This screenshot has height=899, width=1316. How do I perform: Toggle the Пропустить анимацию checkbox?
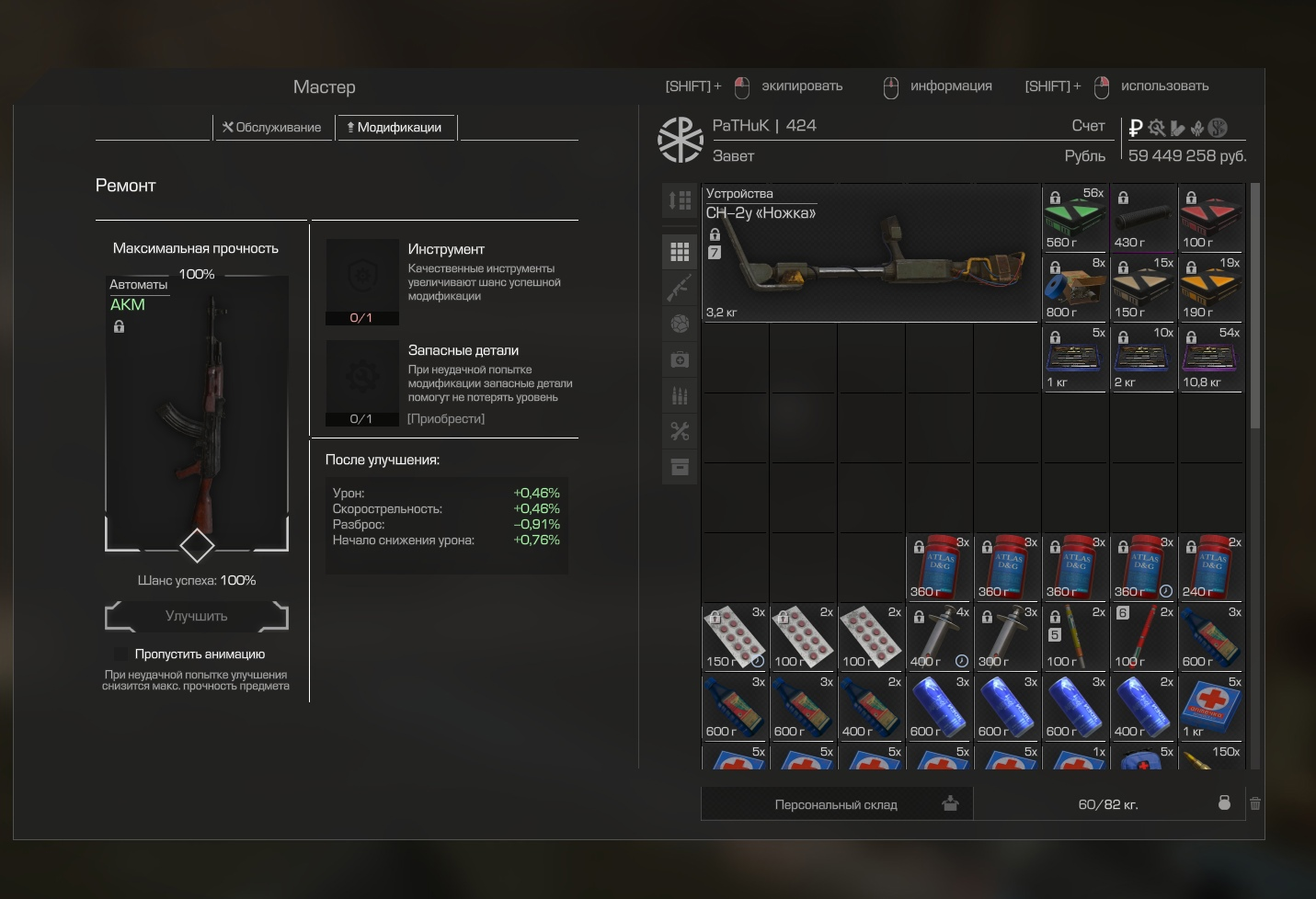120,654
